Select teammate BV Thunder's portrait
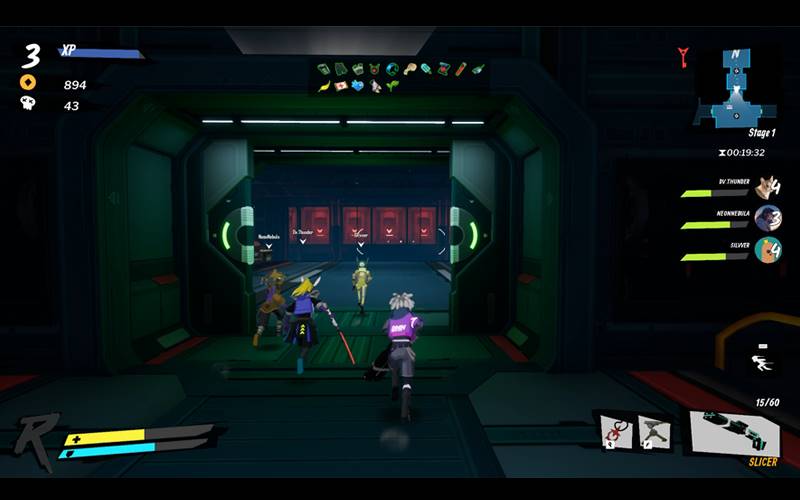Screen dimensions: 800x500 [767, 187]
